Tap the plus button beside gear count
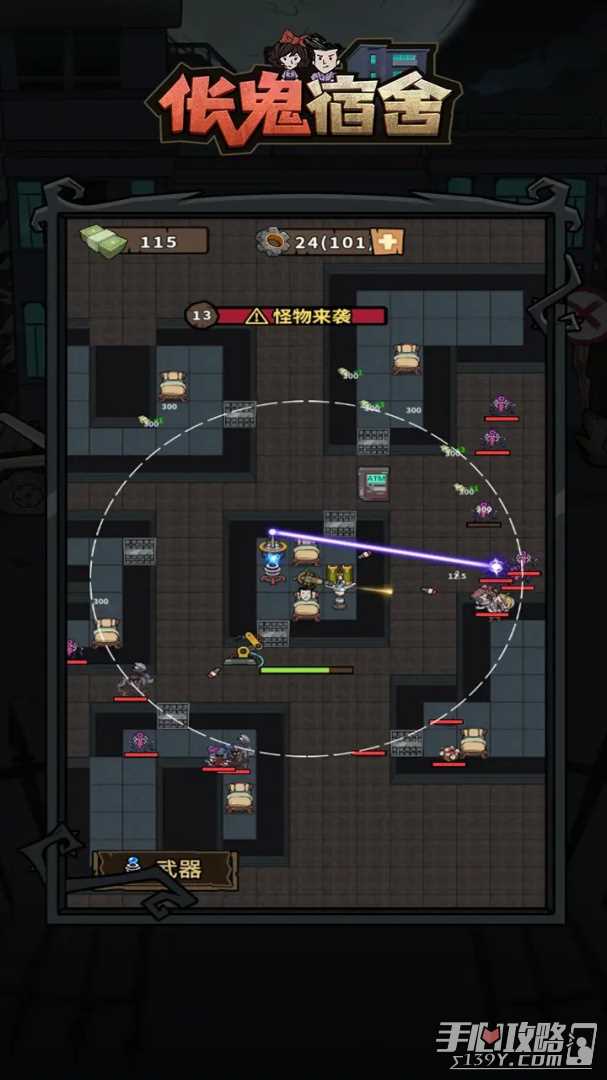Viewport: 607px width, 1080px height. pyautogui.click(x=388, y=241)
